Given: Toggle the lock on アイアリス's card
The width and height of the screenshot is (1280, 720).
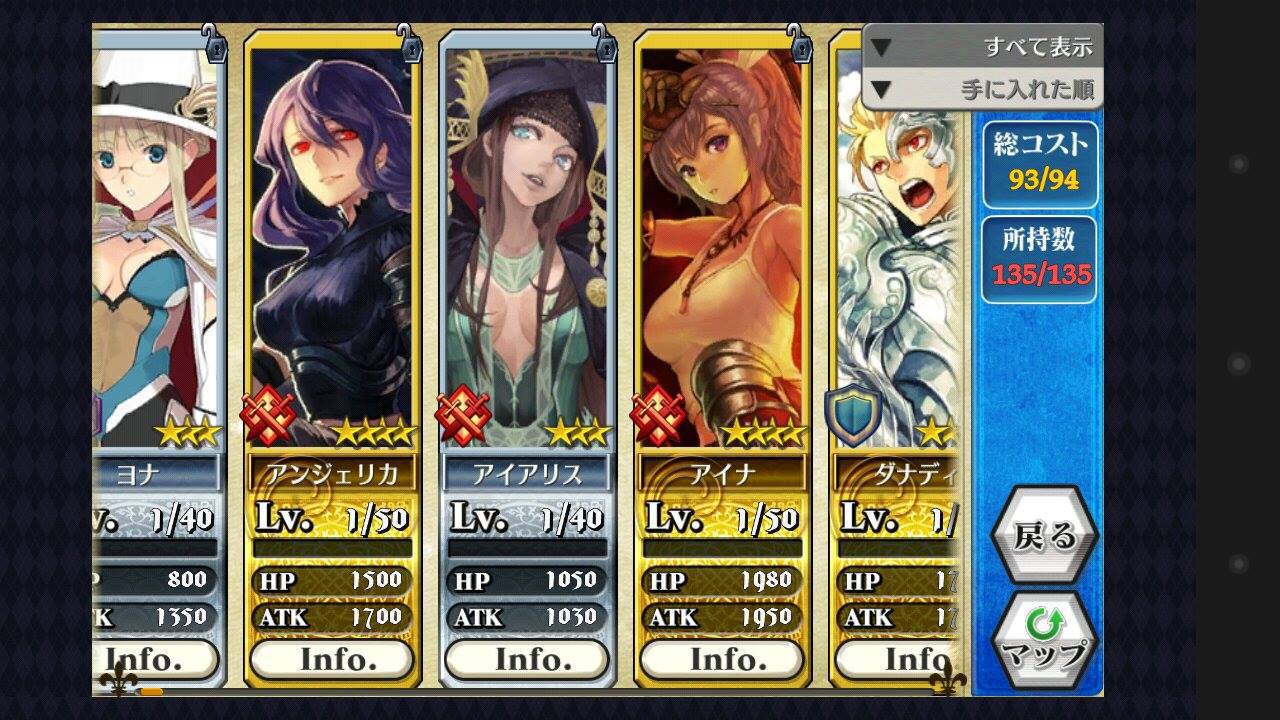Looking at the screenshot, I should [603, 44].
